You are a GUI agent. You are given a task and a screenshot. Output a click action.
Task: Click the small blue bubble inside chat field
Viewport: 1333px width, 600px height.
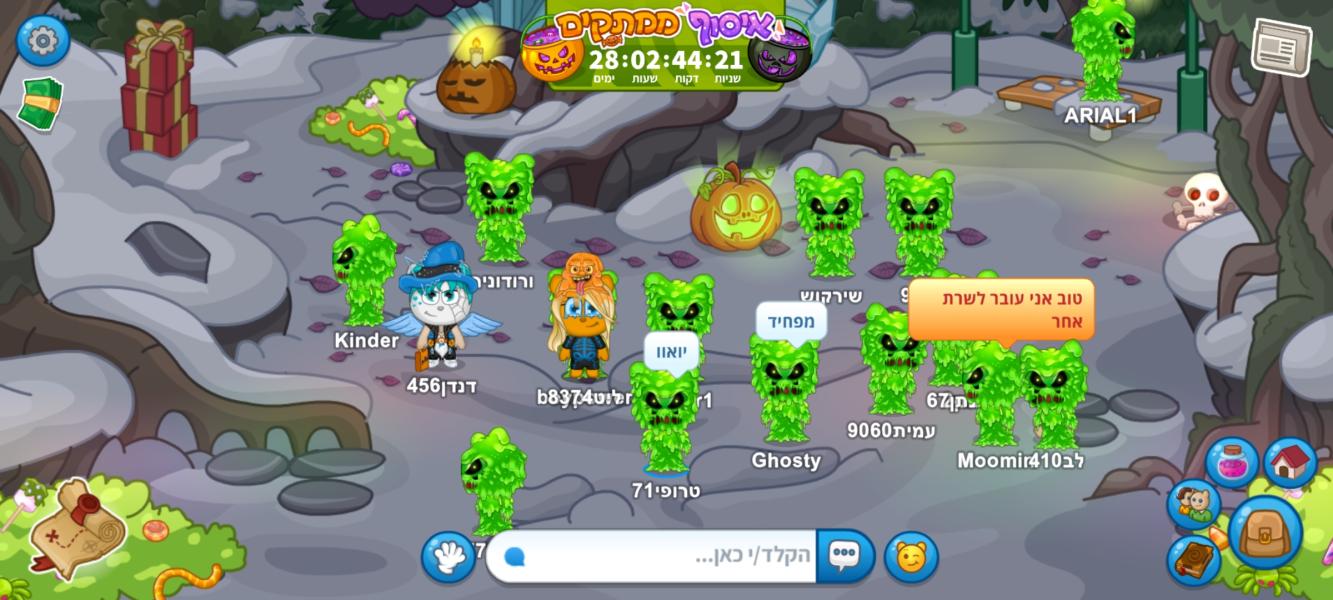tap(515, 557)
